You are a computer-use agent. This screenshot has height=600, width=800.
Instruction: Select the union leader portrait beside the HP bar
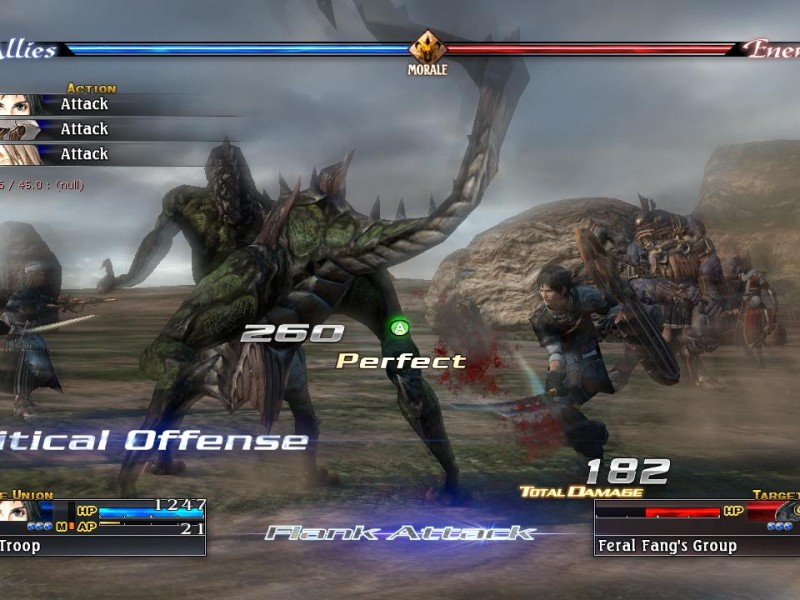[12, 510]
